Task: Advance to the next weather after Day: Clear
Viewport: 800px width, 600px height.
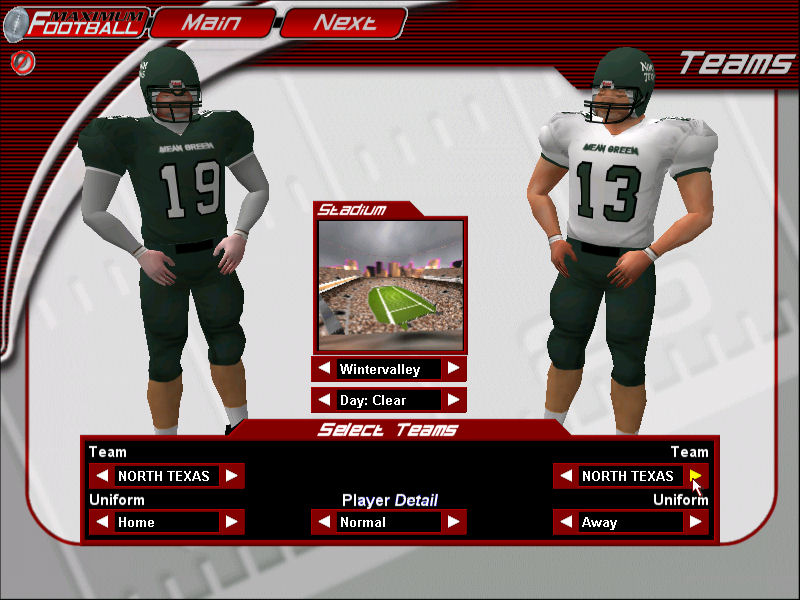Action: coord(454,400)
